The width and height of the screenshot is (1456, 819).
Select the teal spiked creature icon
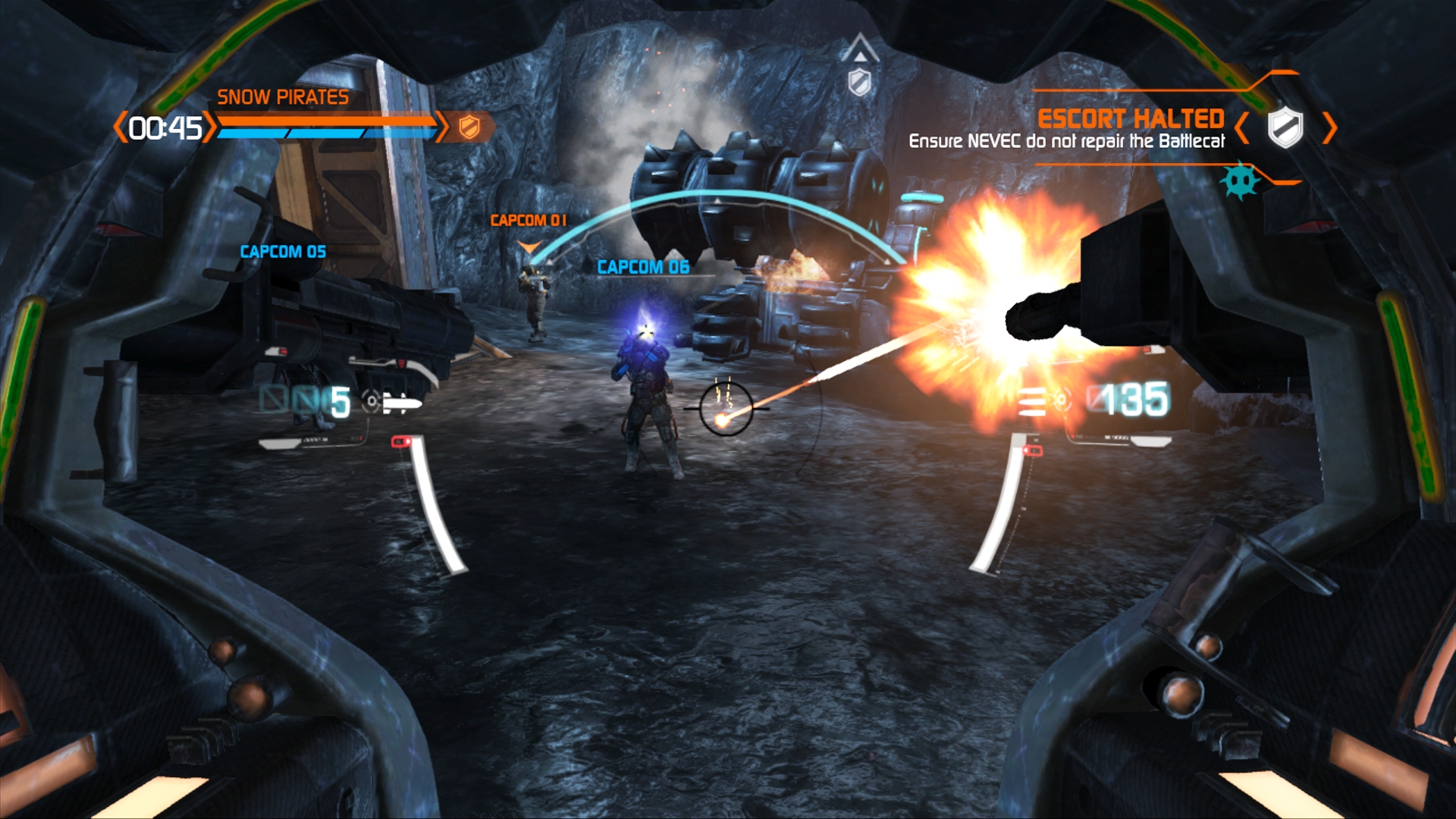point(1241,180)
